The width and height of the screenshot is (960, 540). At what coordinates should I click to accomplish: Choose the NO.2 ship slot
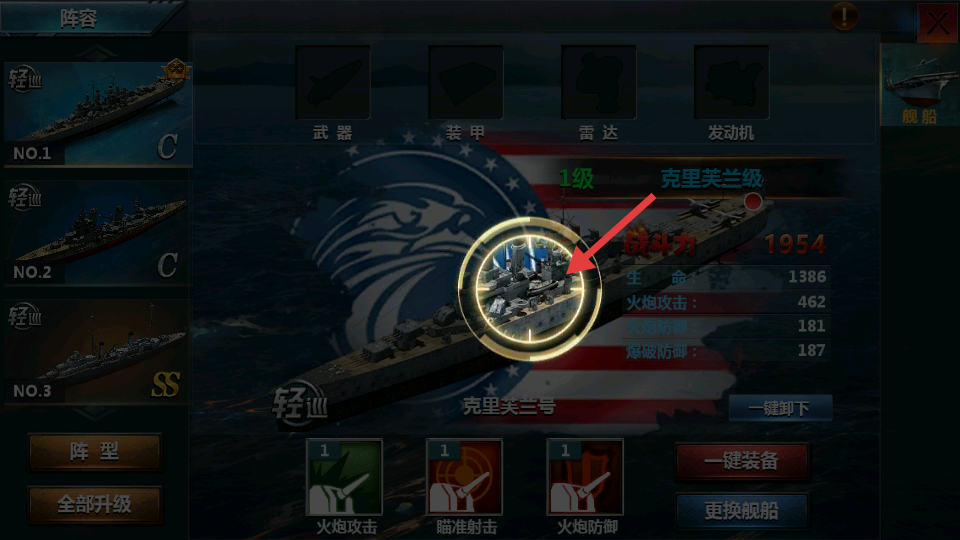[x=95, y=234]
